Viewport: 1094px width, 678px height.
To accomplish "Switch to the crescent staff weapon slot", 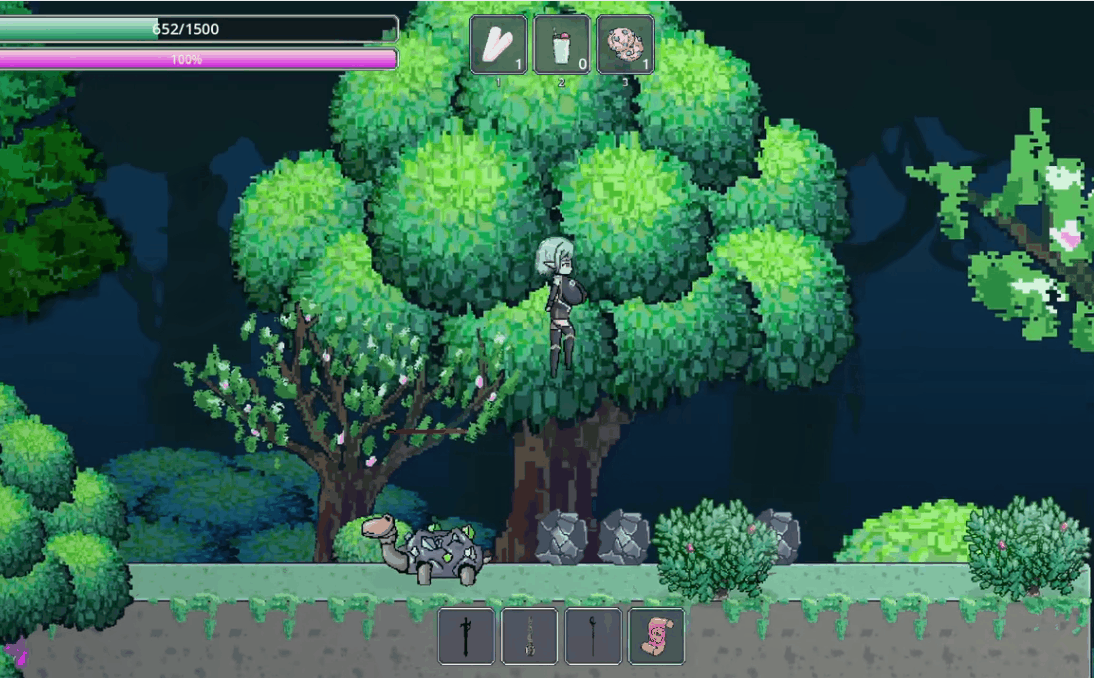I will pos(593,636).
